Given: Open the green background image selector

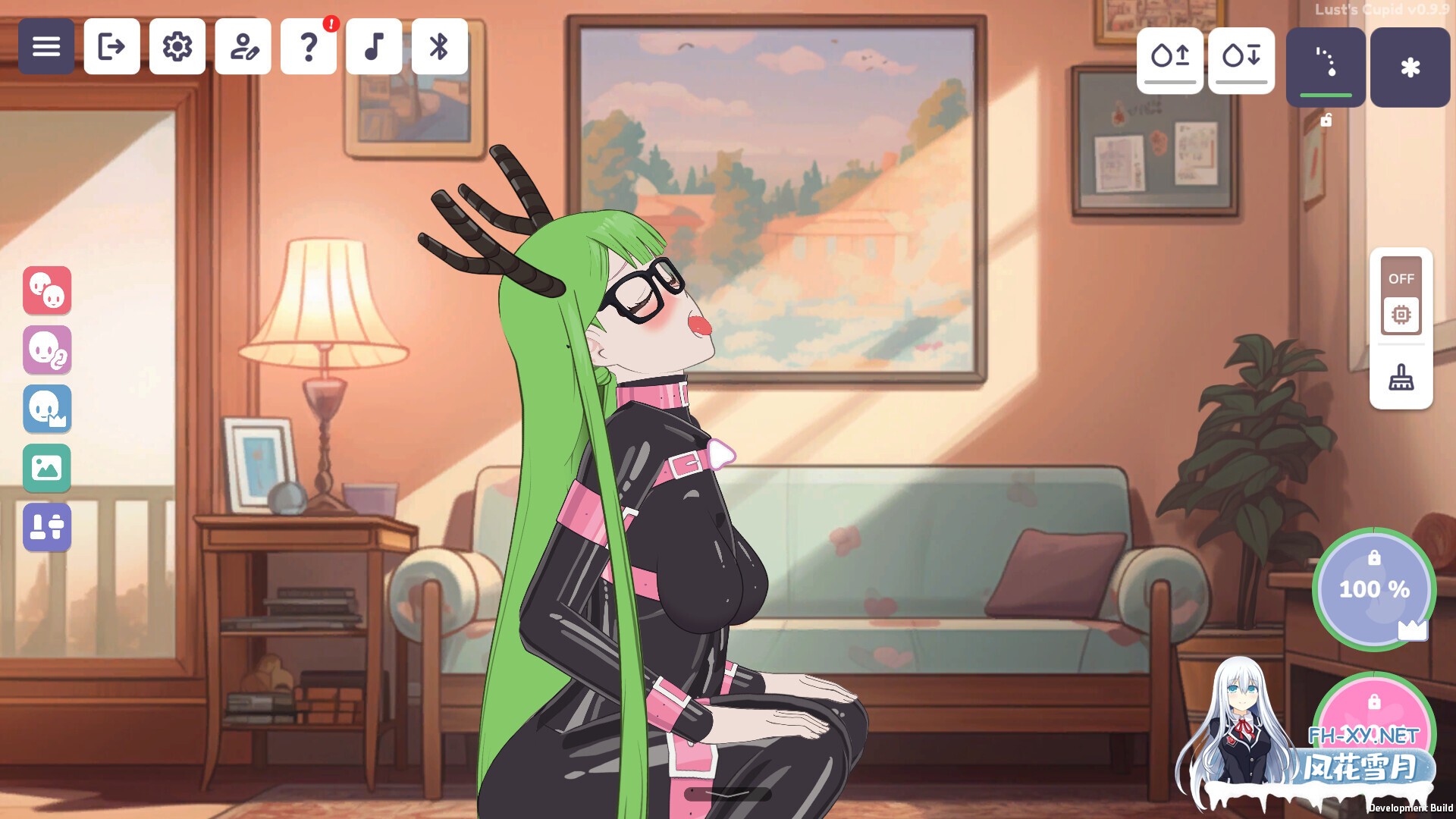Looking at the screenshot, I should pyautogui.click(x=47, y=469).
